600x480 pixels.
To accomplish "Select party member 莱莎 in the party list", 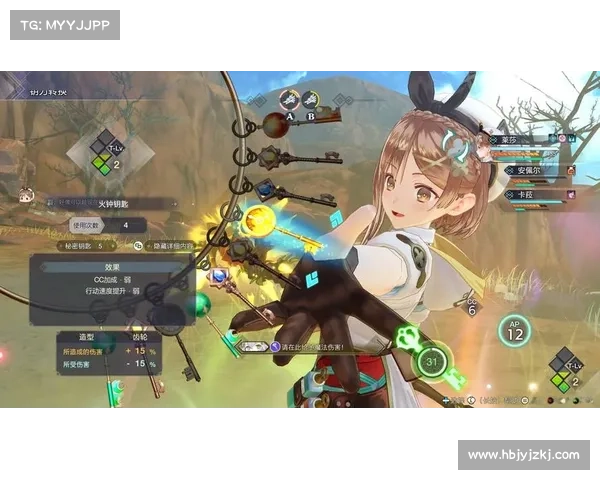I will 520,140.
